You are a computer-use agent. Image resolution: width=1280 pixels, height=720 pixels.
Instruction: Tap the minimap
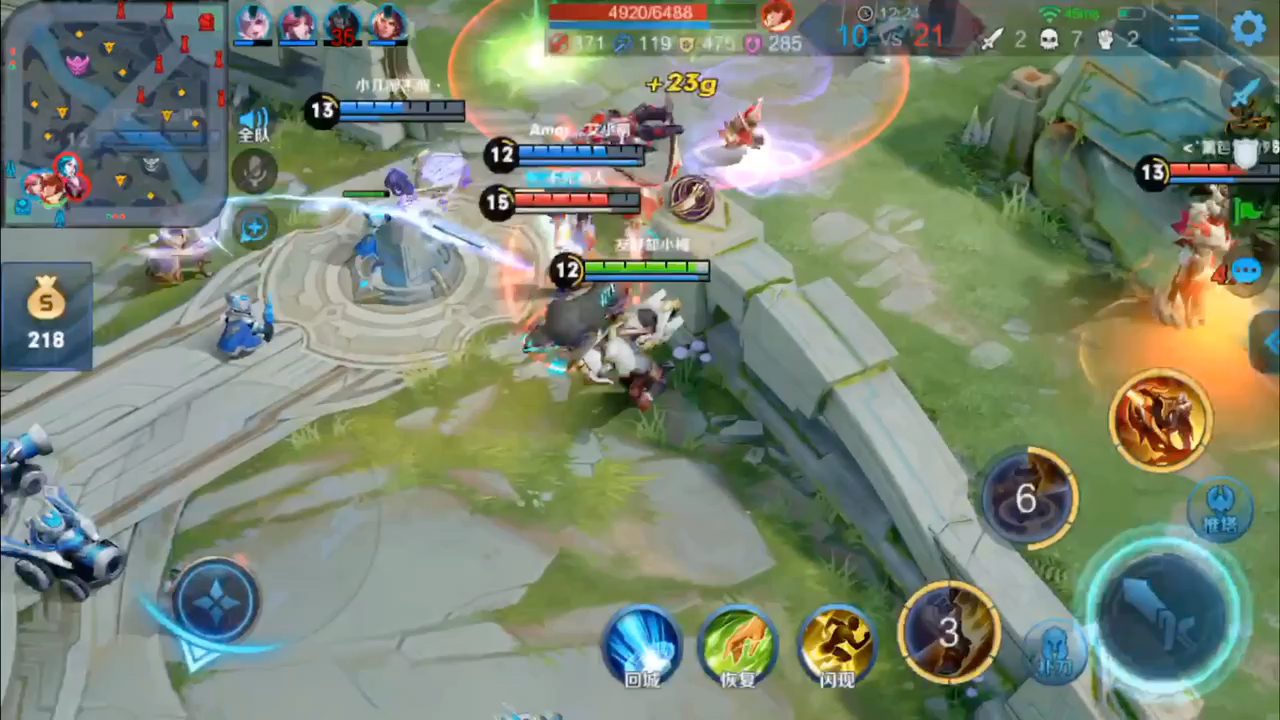(113, 113)
